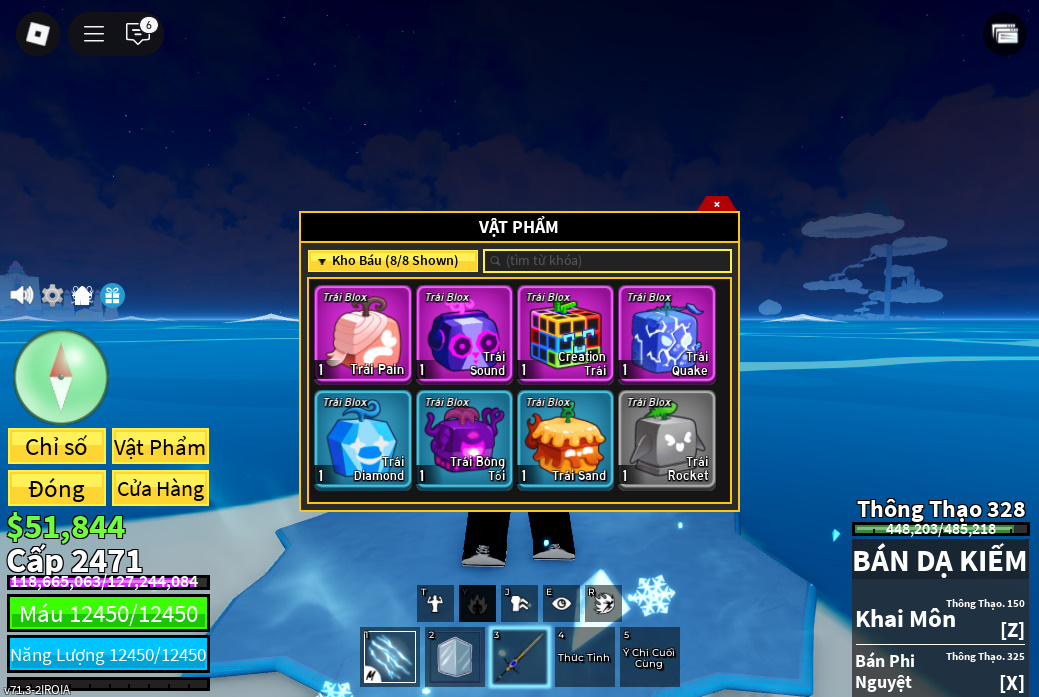Image resolution: width=1039 pixels, height=697 pixels.
Task: Close the Vật Phẩm inventory window
Action: click(x=716, y=204)
